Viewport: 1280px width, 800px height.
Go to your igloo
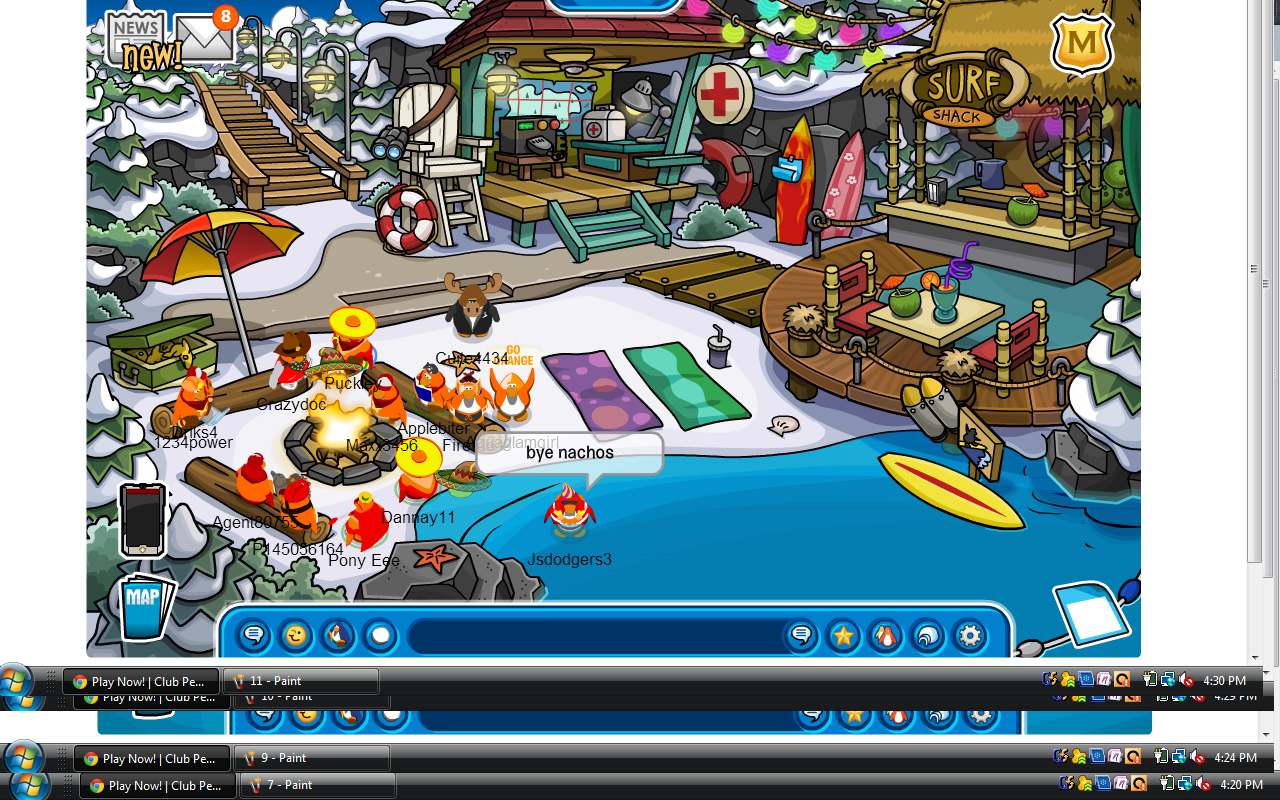point(927,635)
